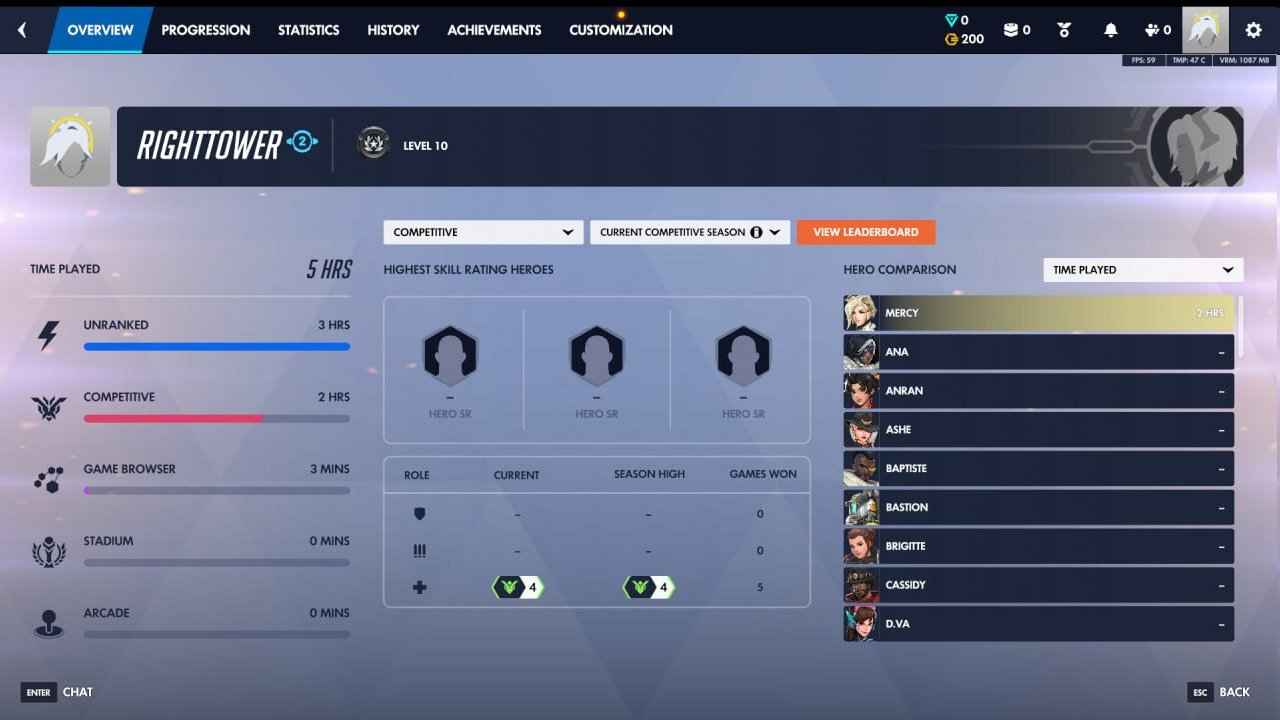Switch to the Progression tab
This screenshot has width=1280, height=720.
pos(206,29)
